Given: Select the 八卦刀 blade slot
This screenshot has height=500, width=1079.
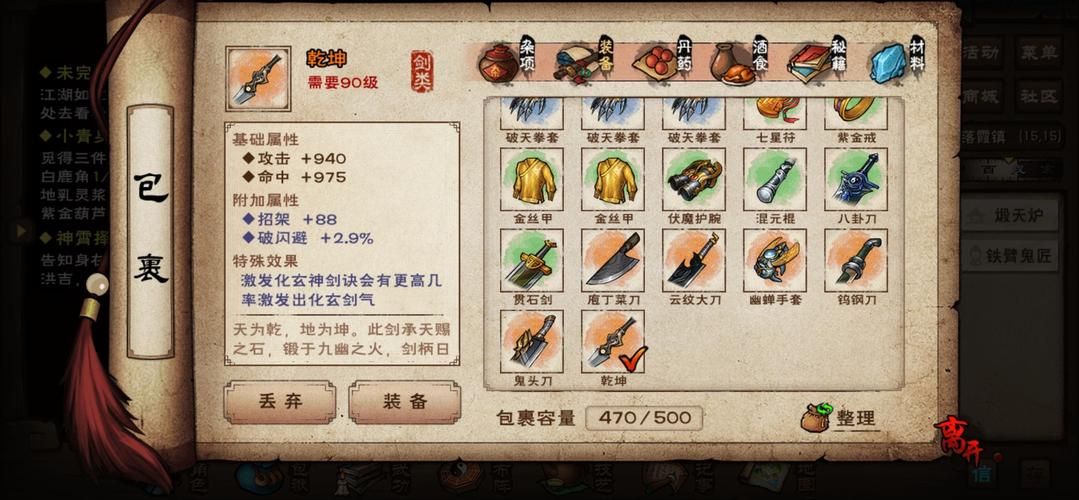Looking at the screenshot, I should click(x=855, y=180).
